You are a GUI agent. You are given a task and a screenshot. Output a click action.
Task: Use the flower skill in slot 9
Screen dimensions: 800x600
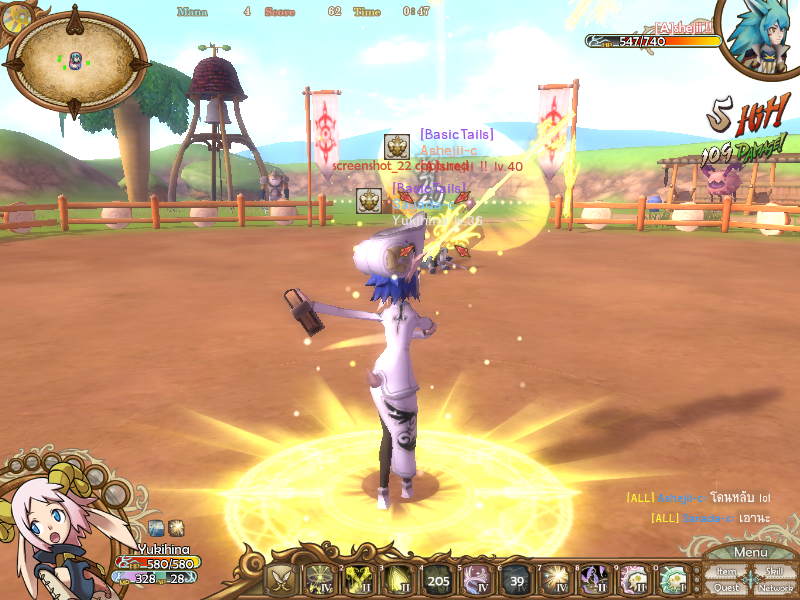[x=633, y=579]
